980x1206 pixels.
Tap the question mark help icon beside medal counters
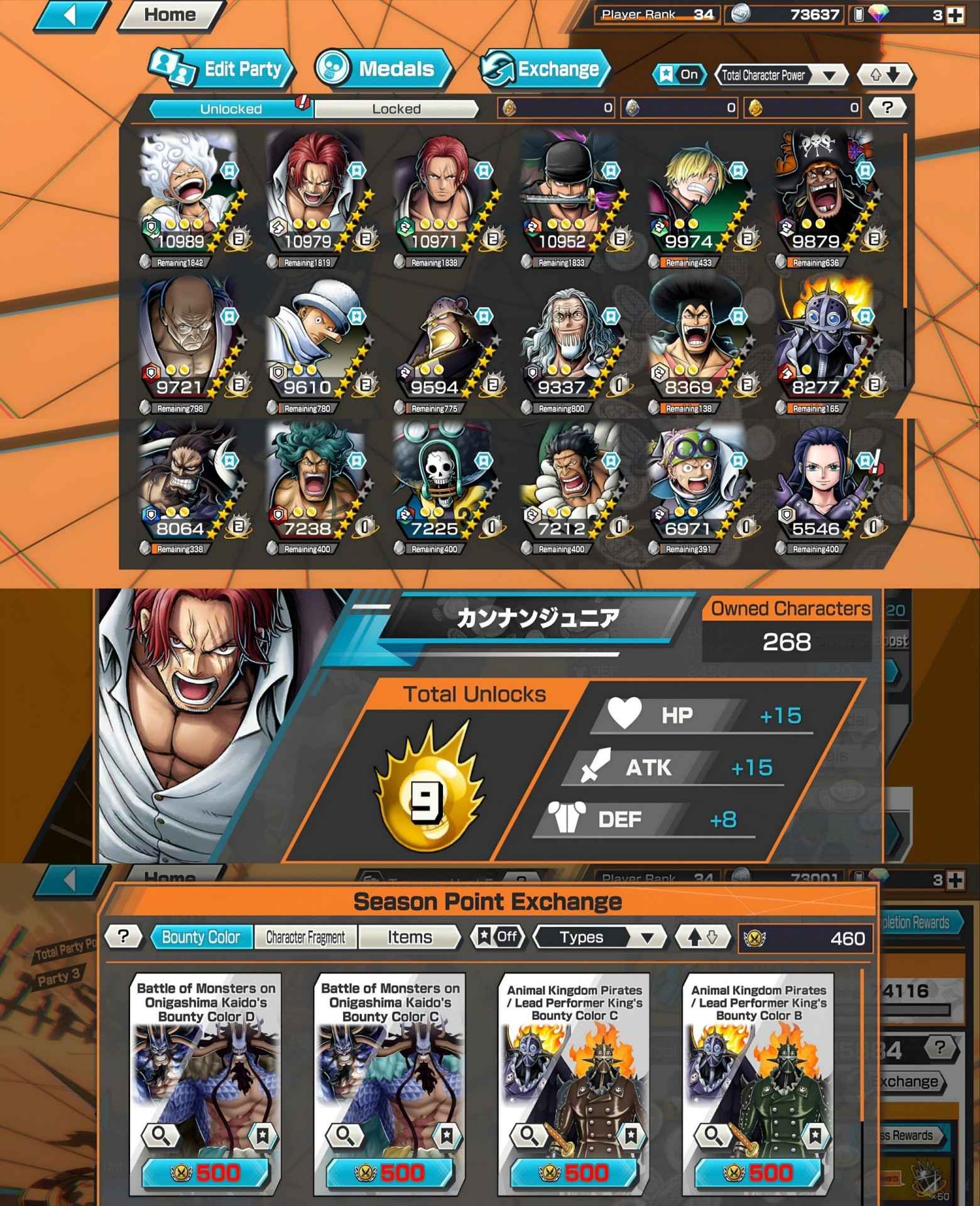point(886,108)
